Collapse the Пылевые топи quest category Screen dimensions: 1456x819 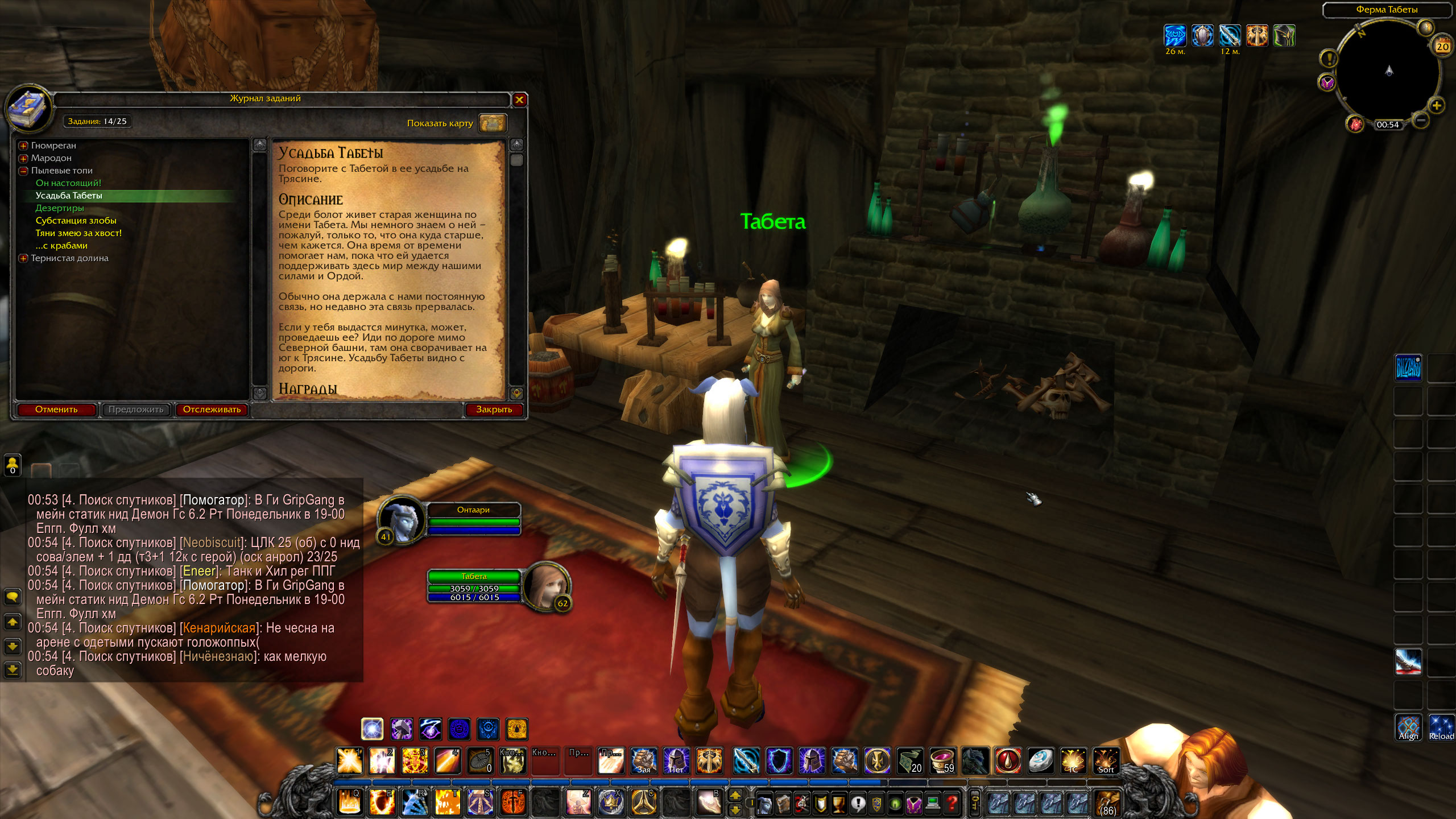point(23,171)
